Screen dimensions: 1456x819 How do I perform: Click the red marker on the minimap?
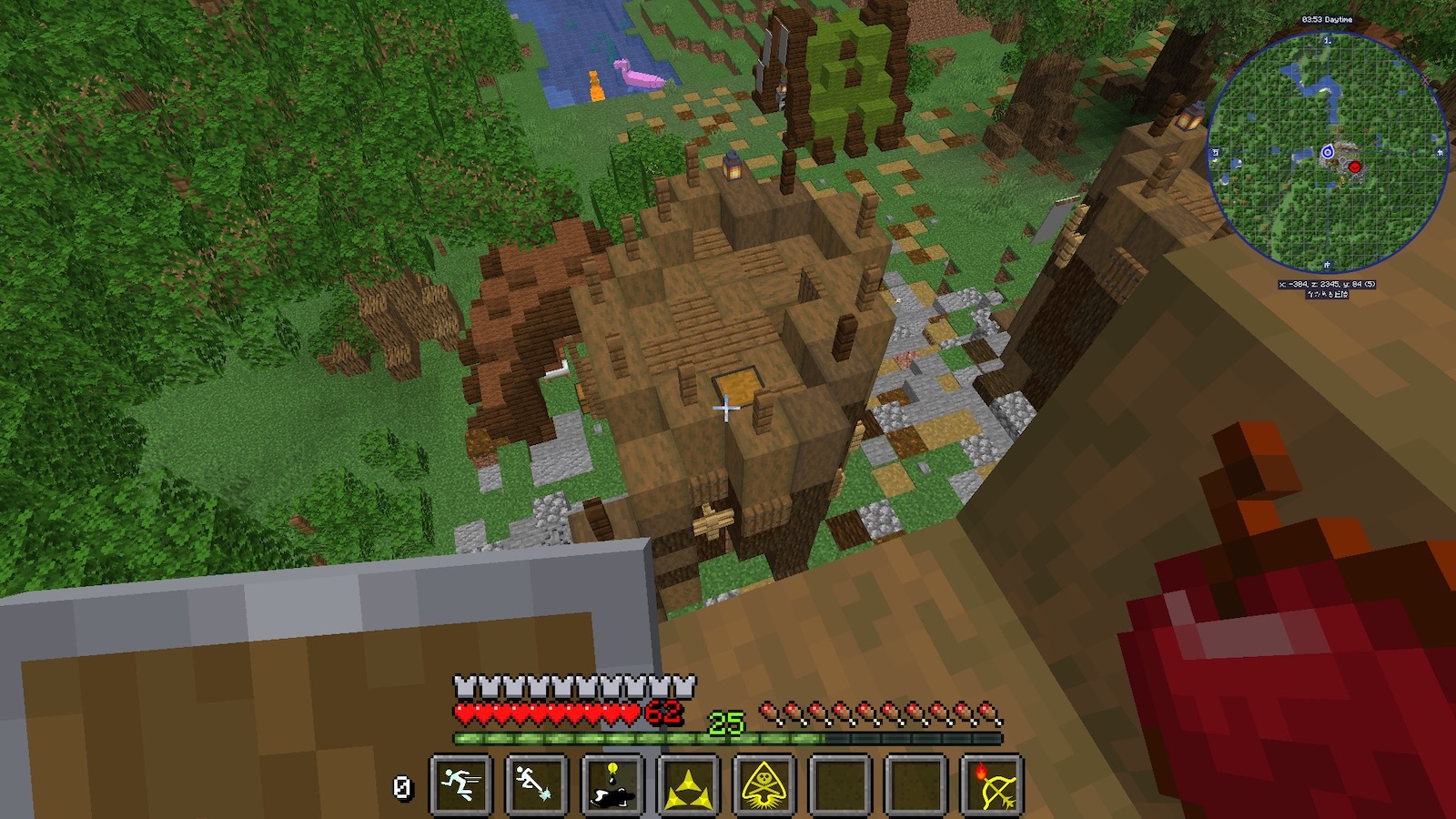point(1355,167)
